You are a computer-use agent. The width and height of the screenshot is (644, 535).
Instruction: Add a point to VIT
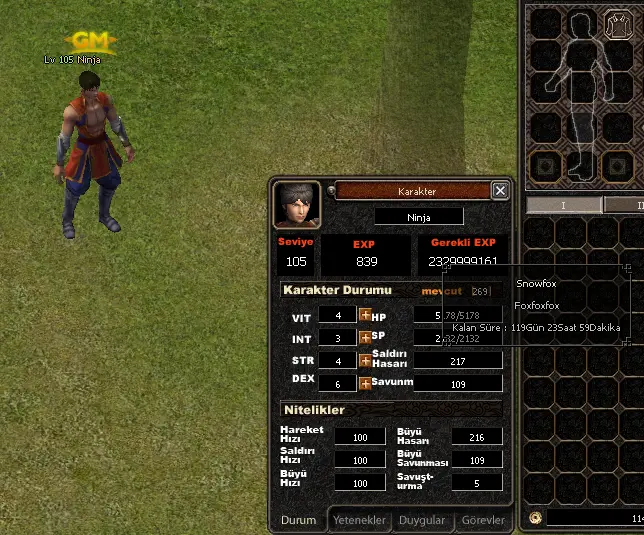pos(365,315)
